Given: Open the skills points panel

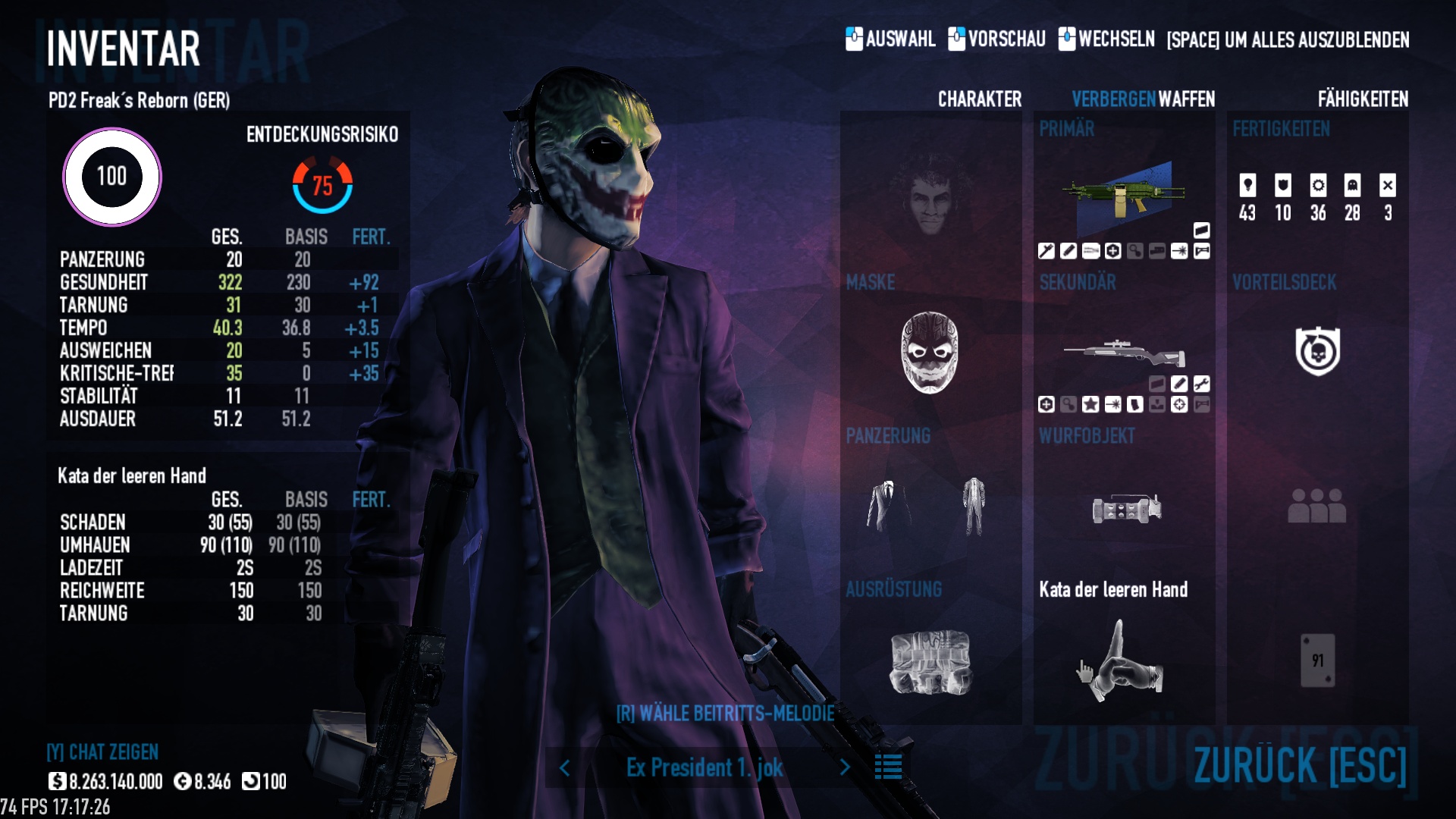Looking at the screenshot, I should tap(1317, 197).
